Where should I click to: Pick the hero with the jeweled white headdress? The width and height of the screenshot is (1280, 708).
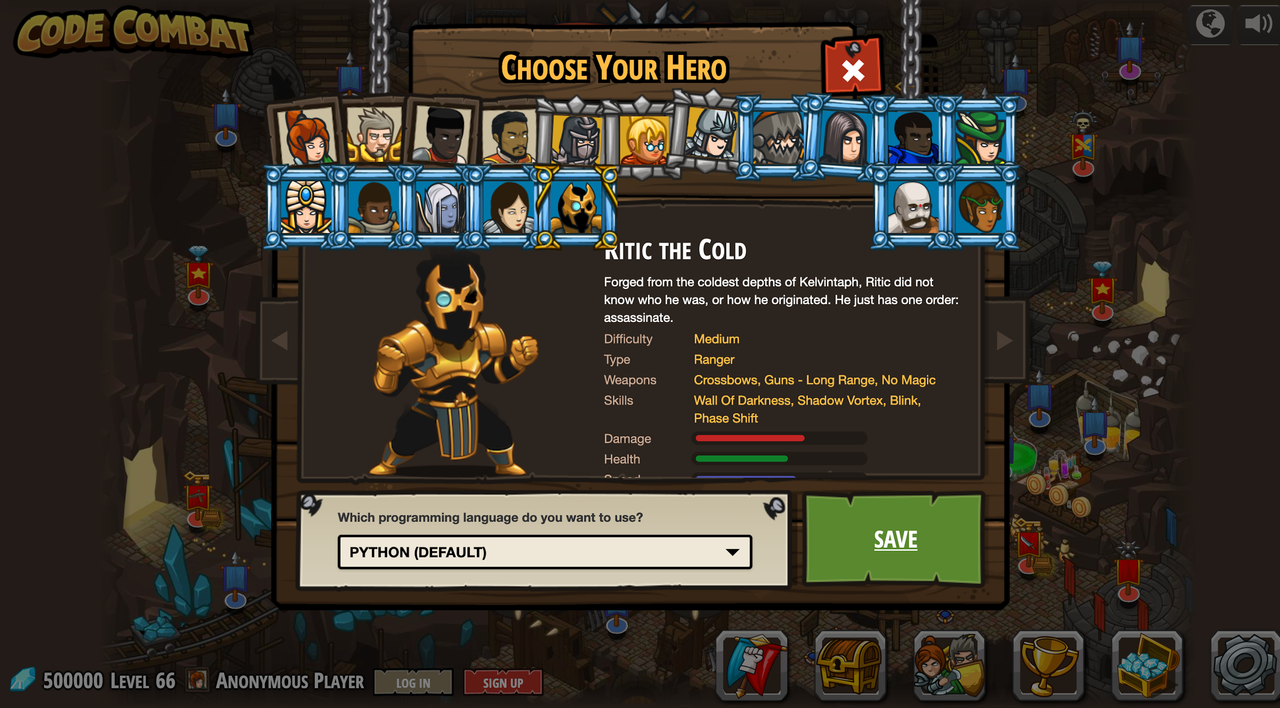click(x=303, y=207)
